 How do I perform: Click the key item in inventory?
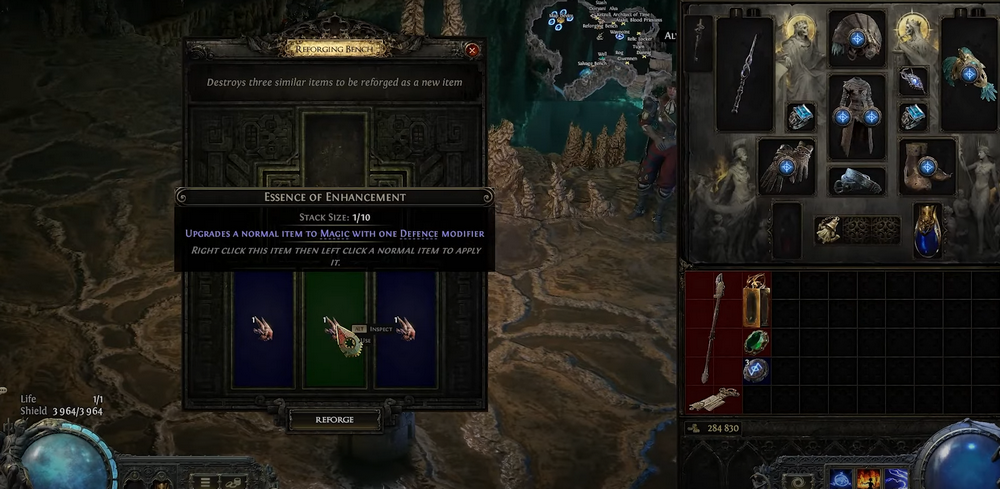tap(714, 399)
